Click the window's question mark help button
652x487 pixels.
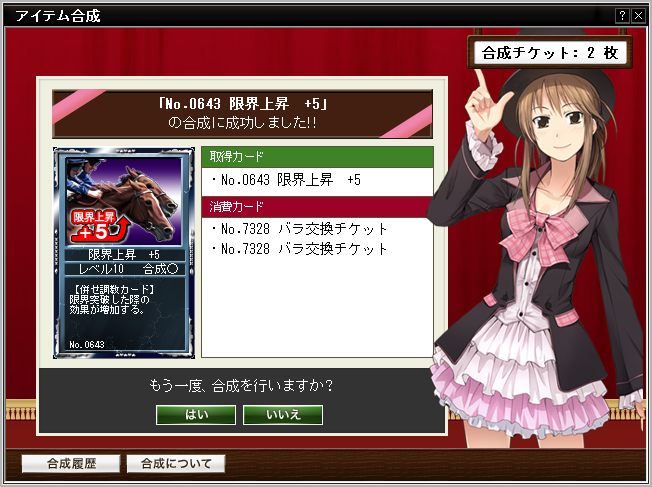tap(623, 16)
